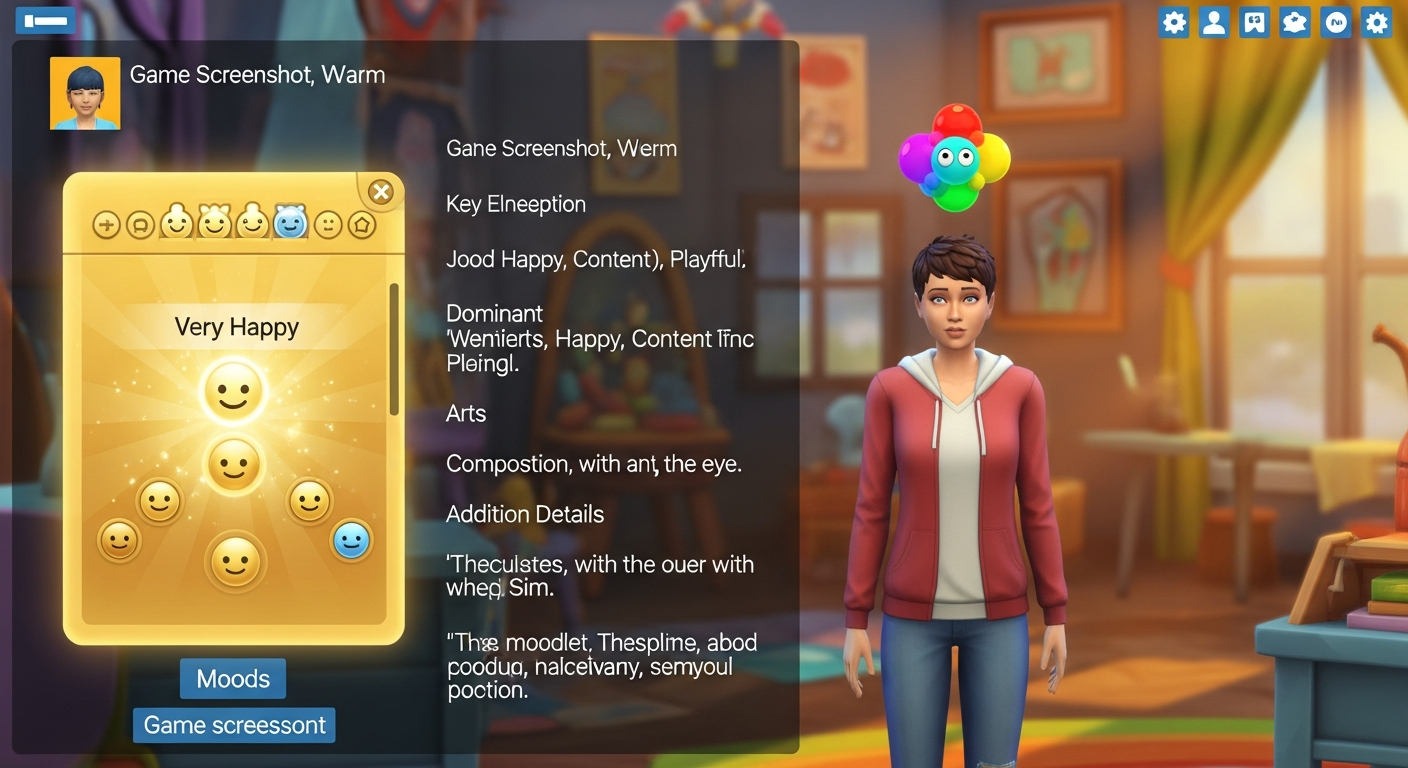The height and width of the screenshot is (768, 1408).
Task: Open the user profile icon in the top bar
Action: (1214, 21)
